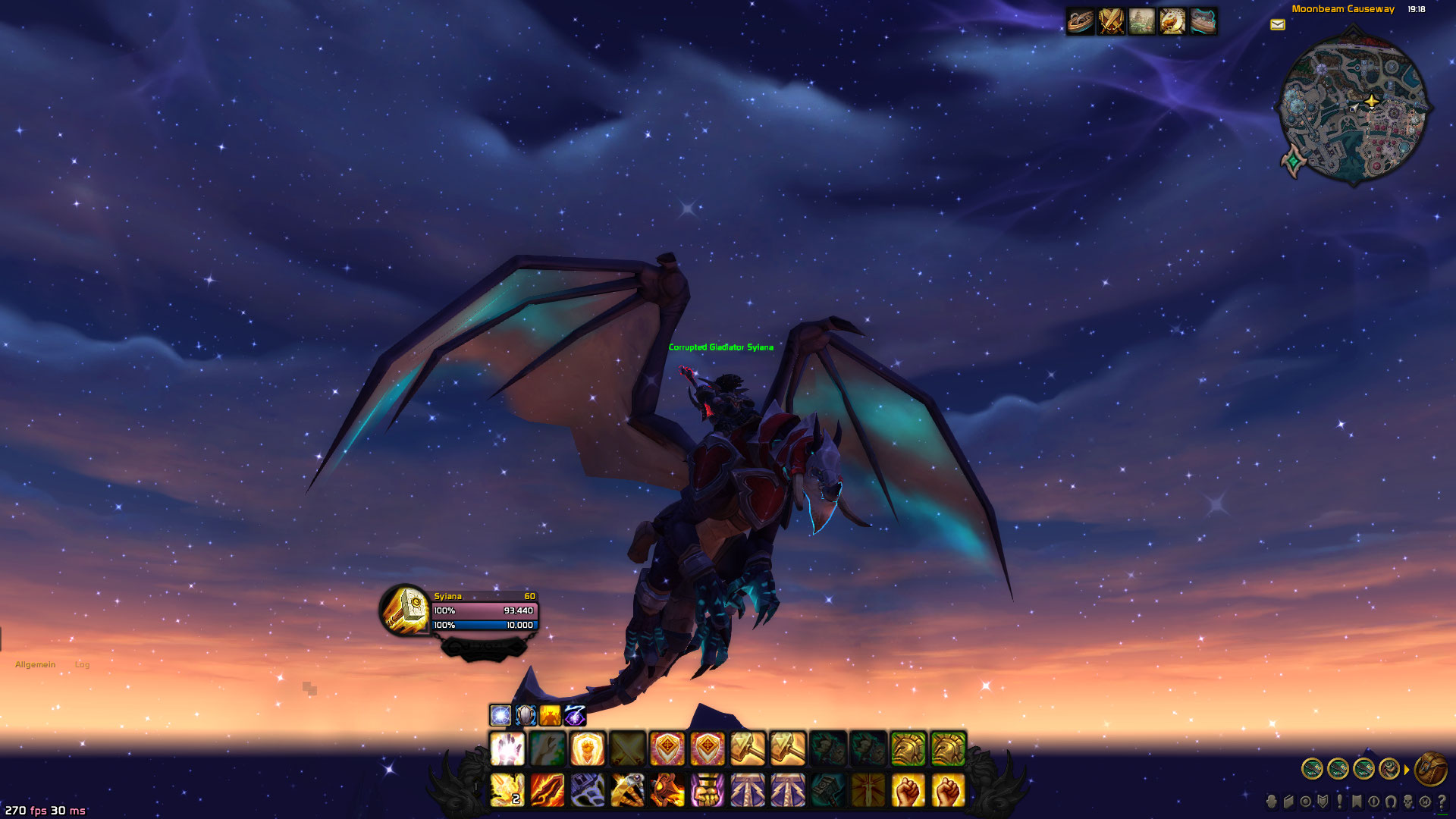The height and width of the screenshot is (819, 1456).
Task: Open the skull adventure guide button
Action: point(1408,802)
